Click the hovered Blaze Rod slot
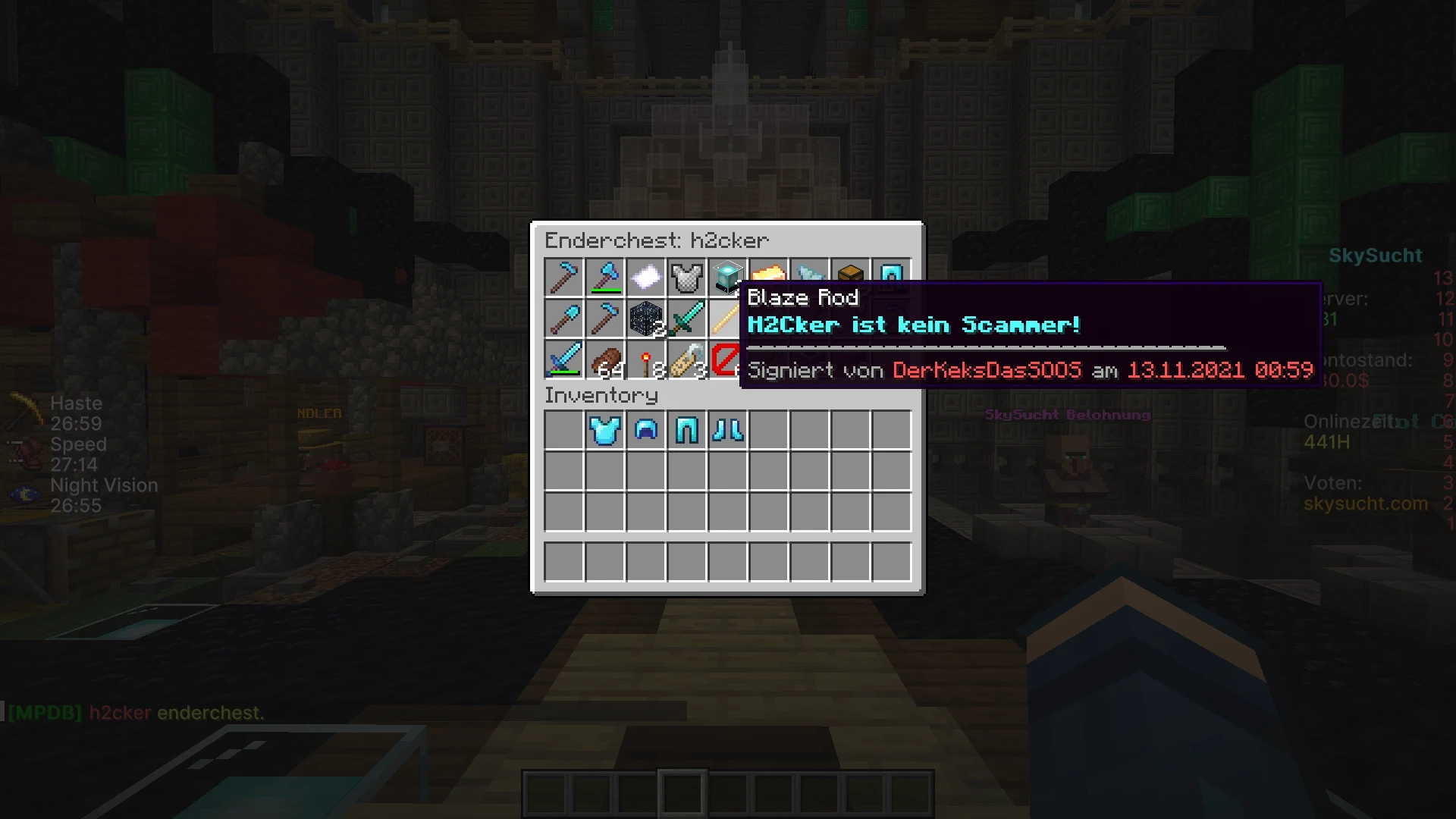This screenshot has height=819, width=1456. click(727, 318)
